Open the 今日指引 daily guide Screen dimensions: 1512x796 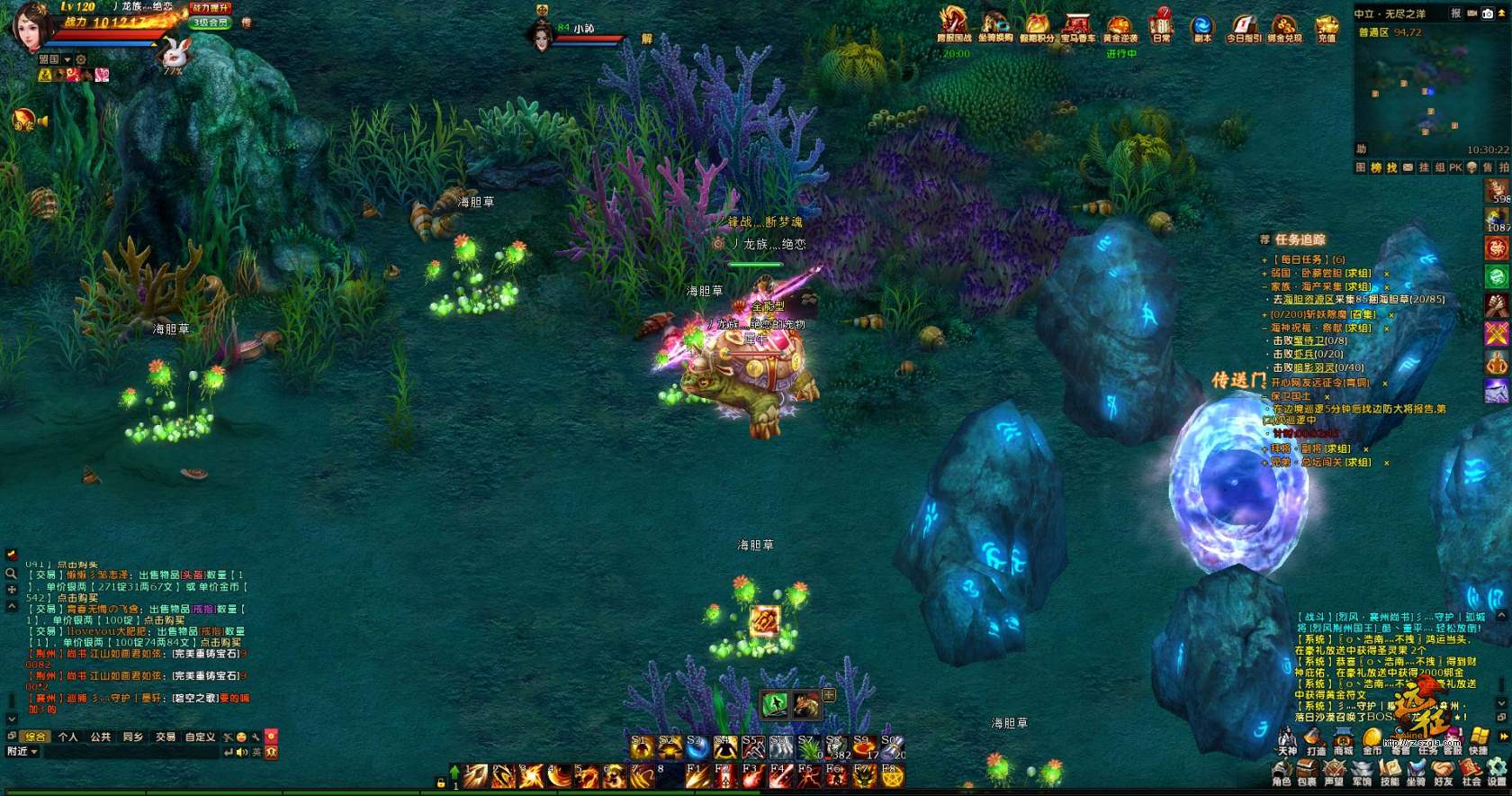[x=1244, y=27]
